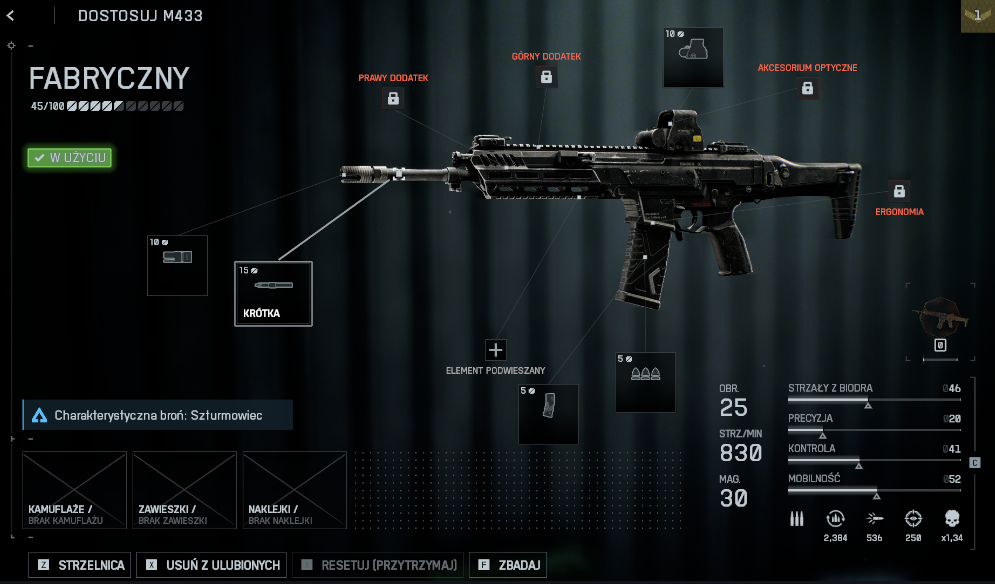Open the Naklejki stickers slot
This screenshot has width=995, height=584.
295,490
